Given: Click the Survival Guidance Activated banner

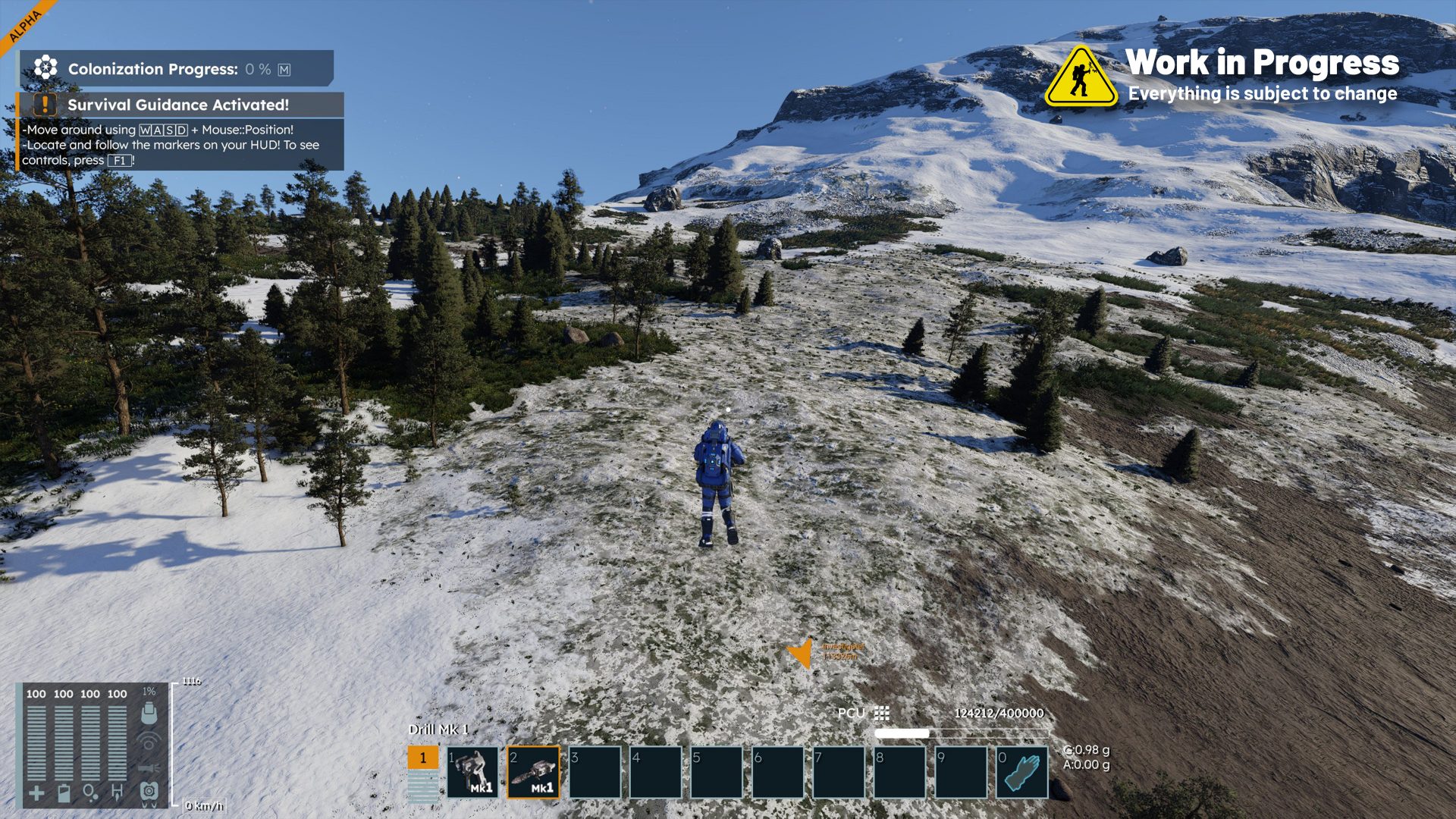Looking at the screenshot, I should click(180, 105).
